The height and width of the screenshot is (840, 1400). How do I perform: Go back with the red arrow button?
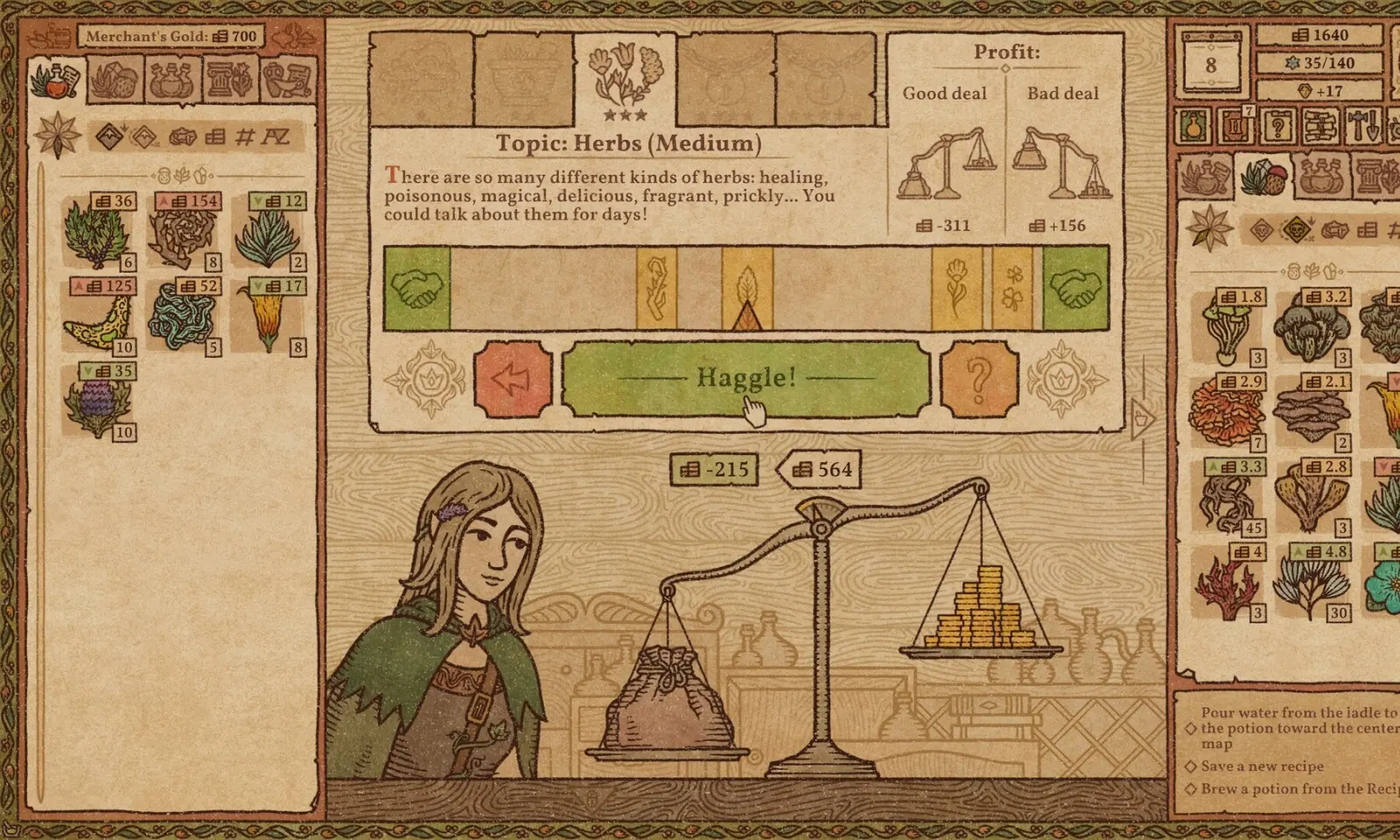tap(514, 379)
